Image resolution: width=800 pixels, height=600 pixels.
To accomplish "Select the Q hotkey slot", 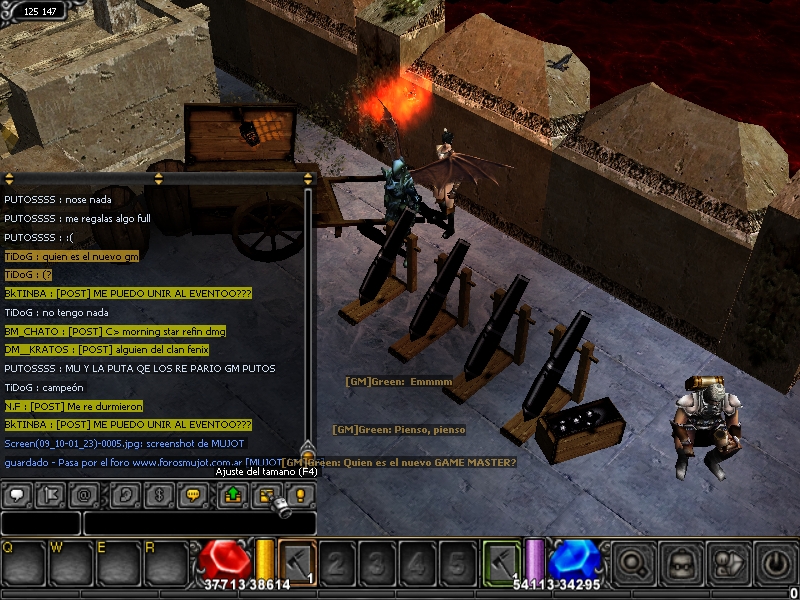I will 20,563.
